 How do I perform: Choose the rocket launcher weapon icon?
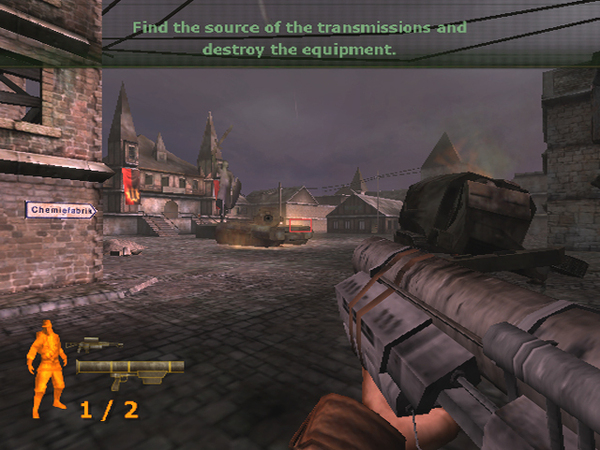click(129, 371)
